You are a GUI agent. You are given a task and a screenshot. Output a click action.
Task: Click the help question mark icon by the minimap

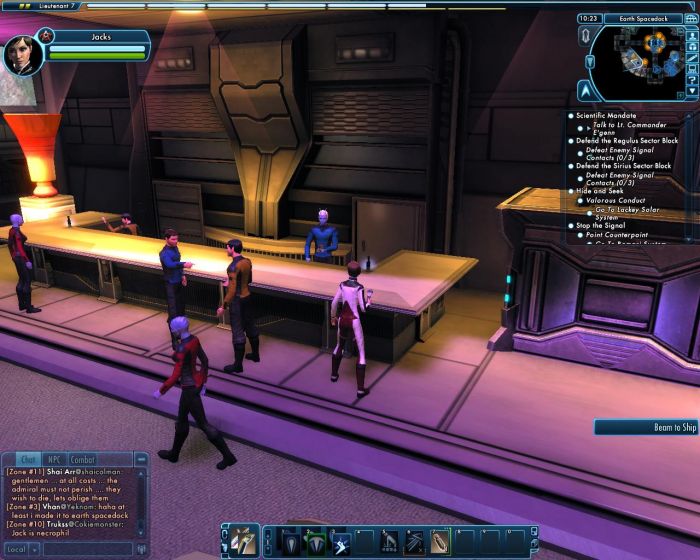coord(693,77)
